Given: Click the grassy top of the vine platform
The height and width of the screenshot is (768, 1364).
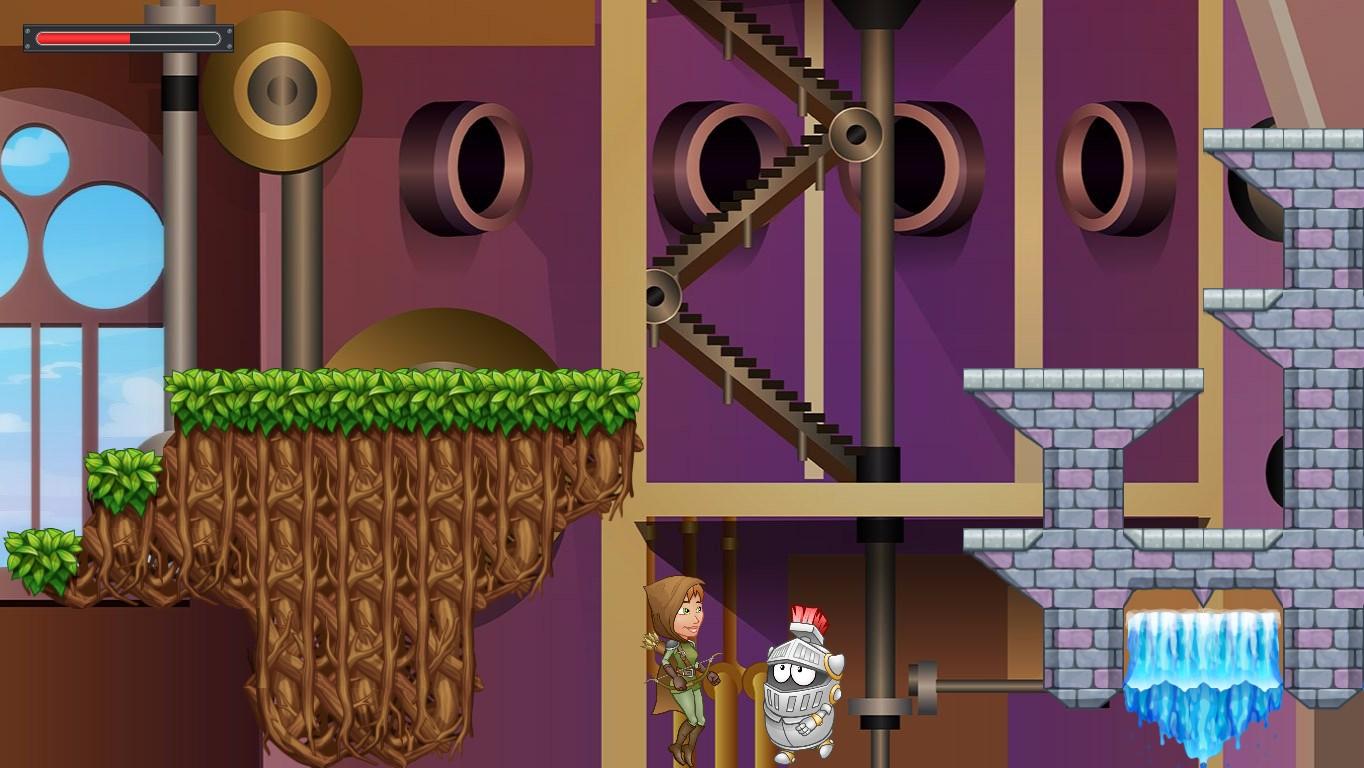Looking at the screenshot, I should pos(400,390).
